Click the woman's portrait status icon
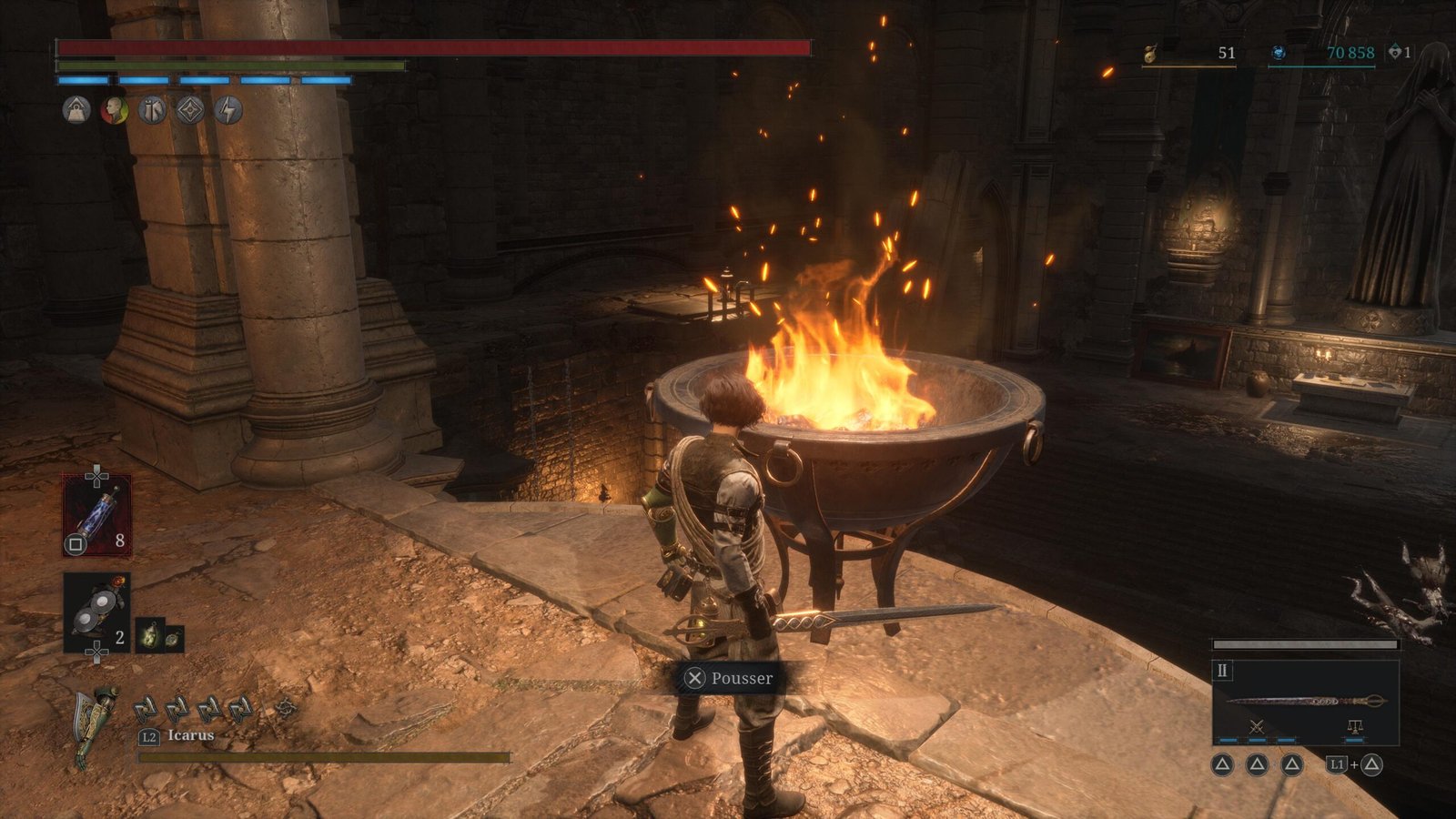Image resolution: width=1456 pixels, height=819 pixels. [114, 111]
